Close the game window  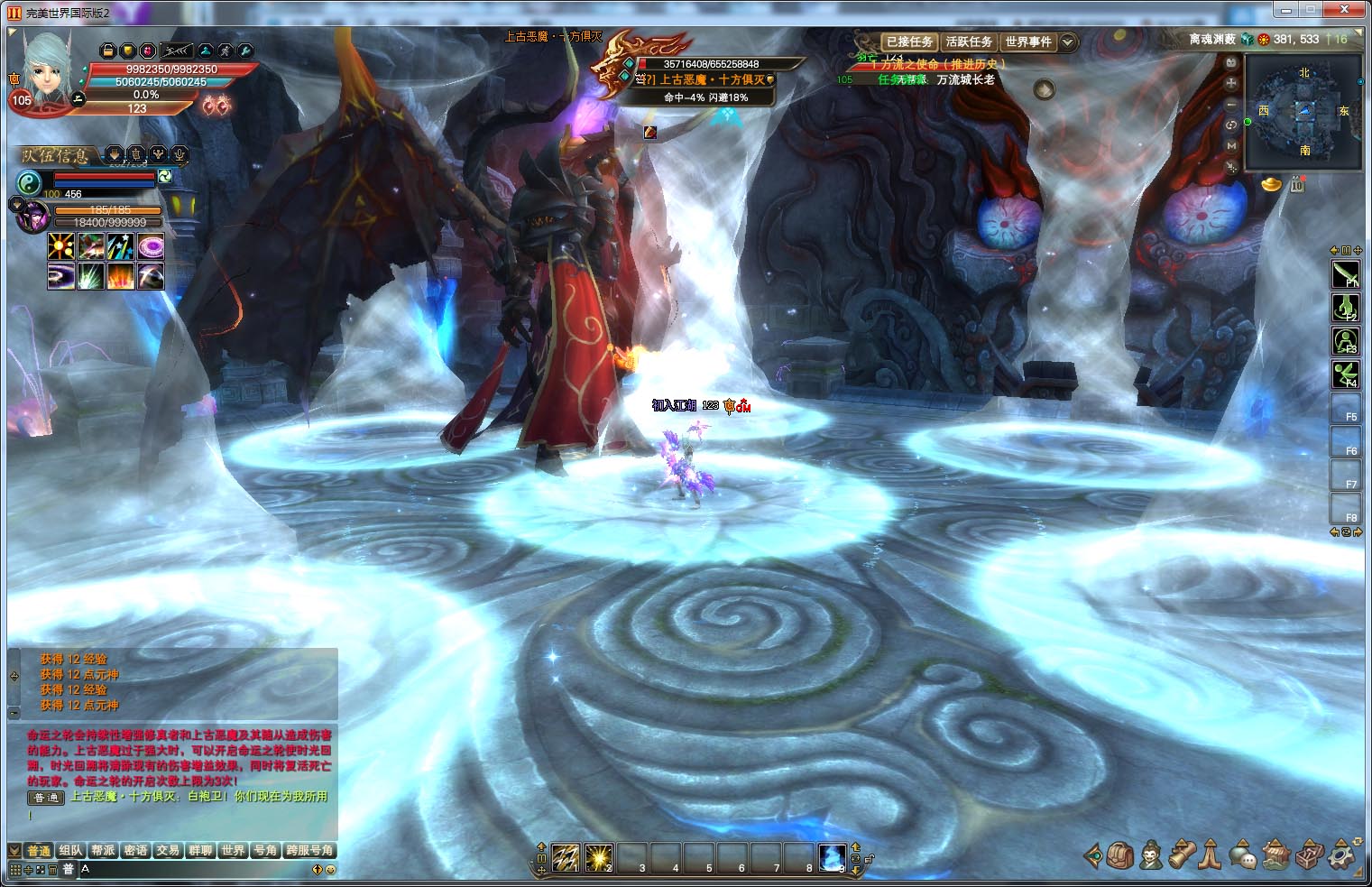(x=1349, y=9)
